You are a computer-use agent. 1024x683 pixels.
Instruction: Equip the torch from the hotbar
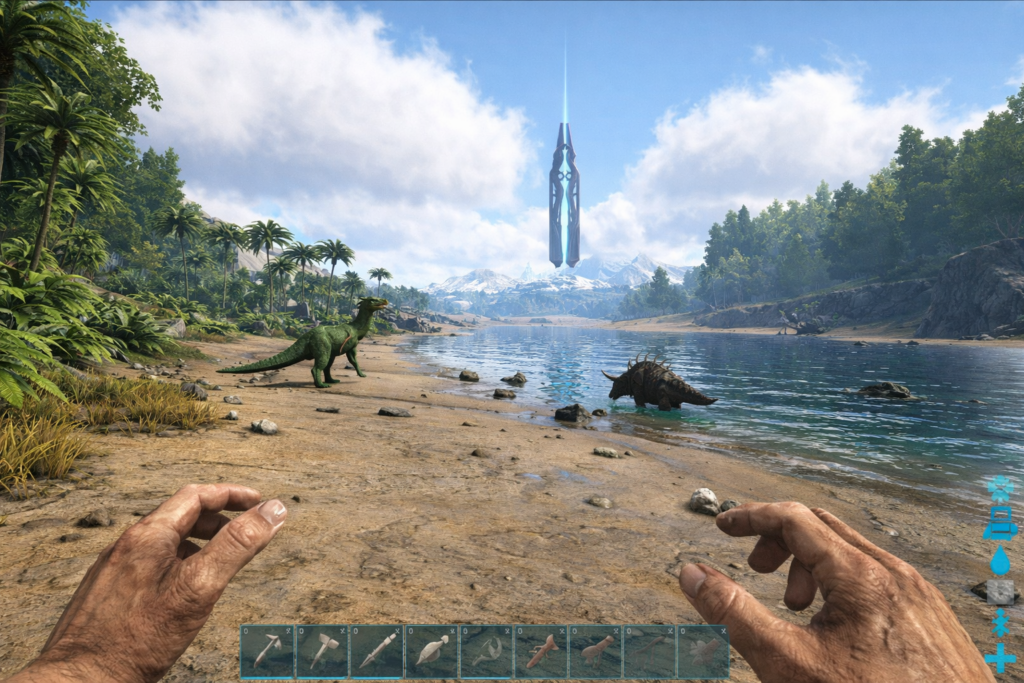pos(541,652)
